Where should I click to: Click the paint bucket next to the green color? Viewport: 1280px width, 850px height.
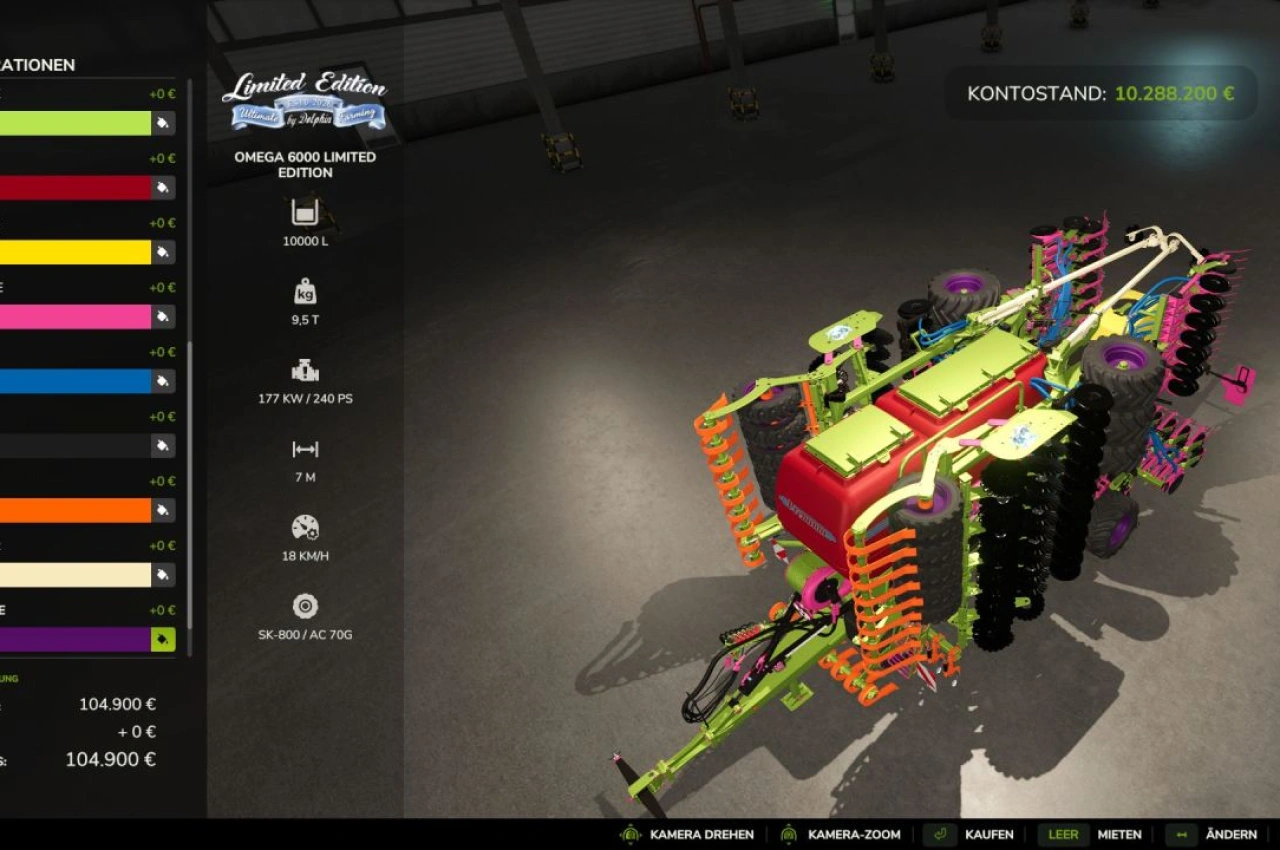[x=163, y=123]
